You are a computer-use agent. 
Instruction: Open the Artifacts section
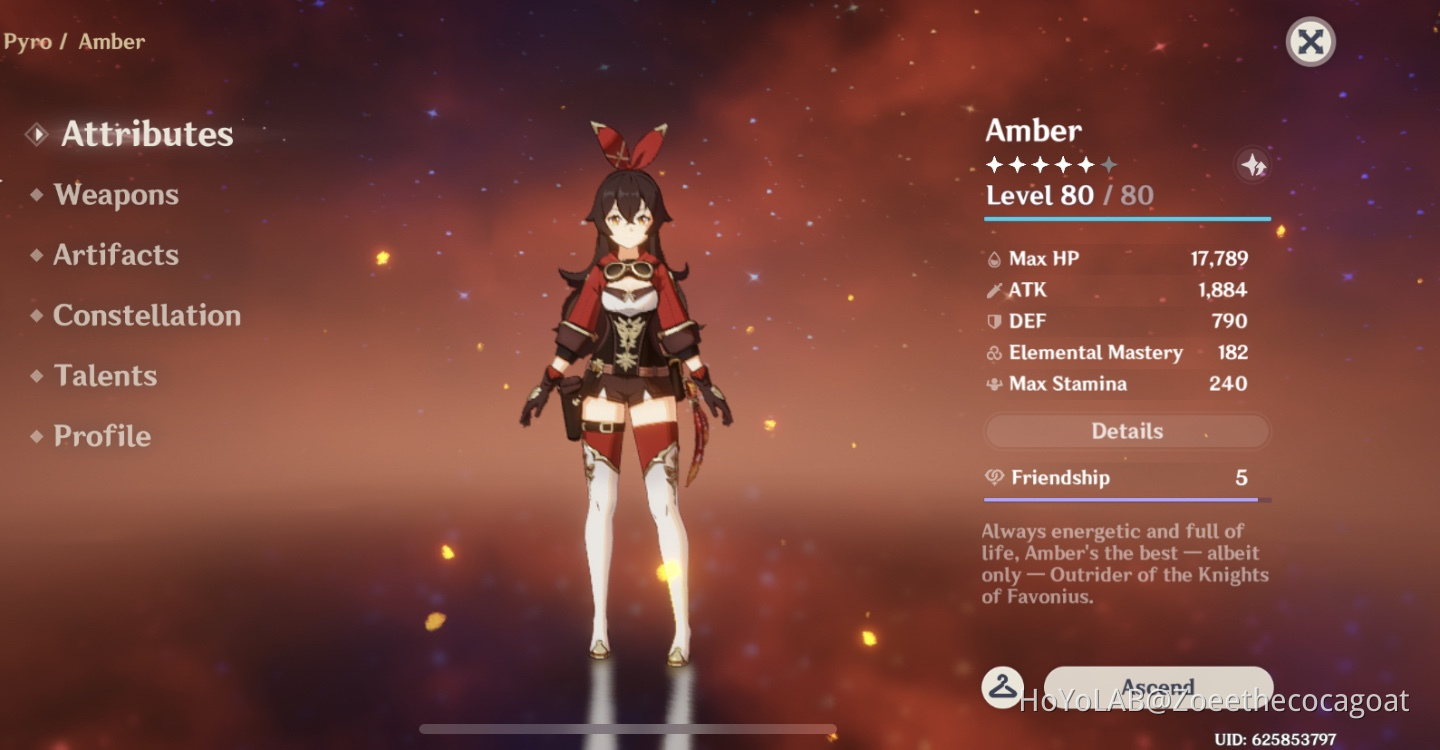(x=116, y=254)
